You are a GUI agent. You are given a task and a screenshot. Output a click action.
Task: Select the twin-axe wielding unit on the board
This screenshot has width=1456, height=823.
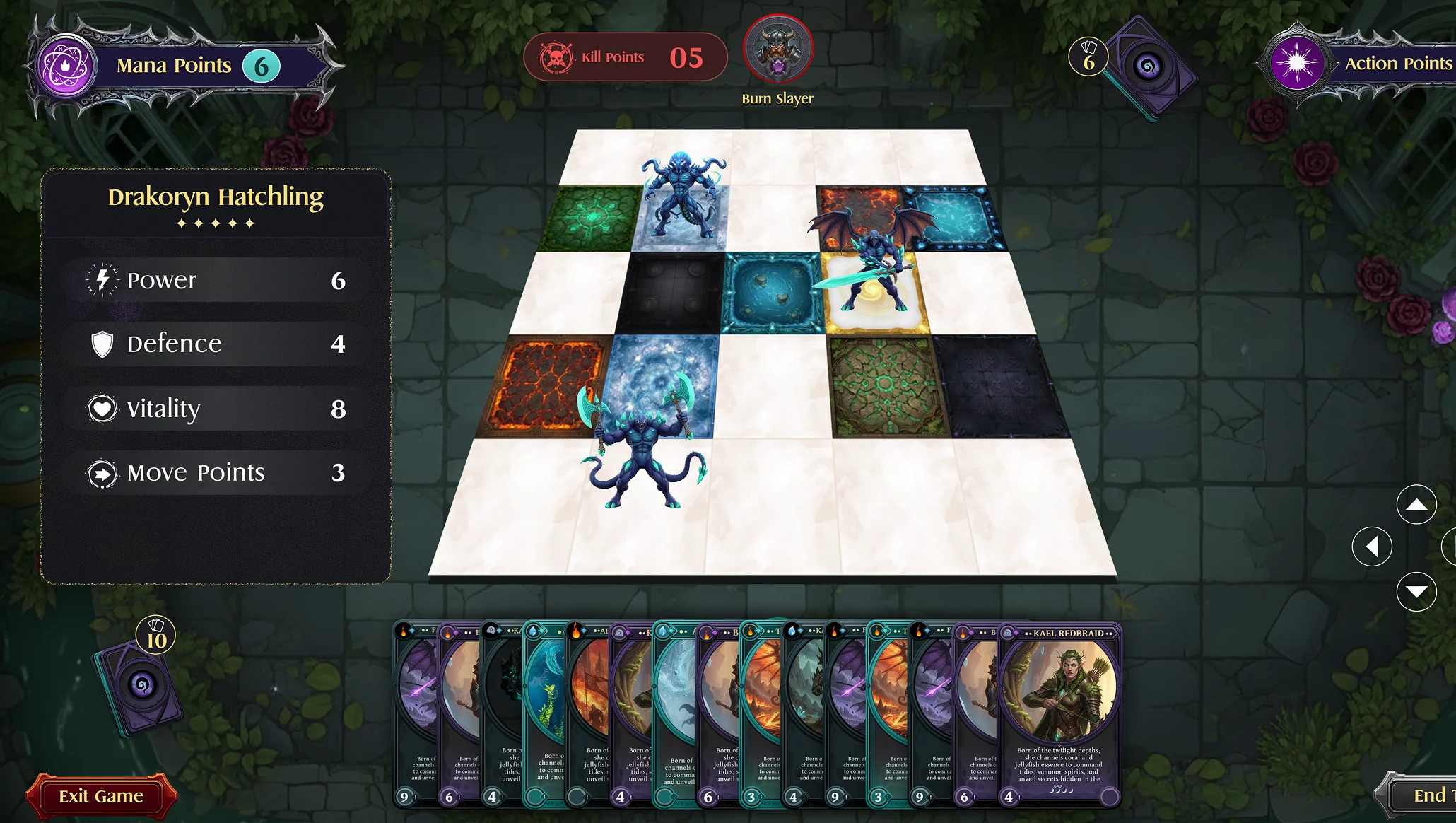pyautogui.click(x=640, y=444)
